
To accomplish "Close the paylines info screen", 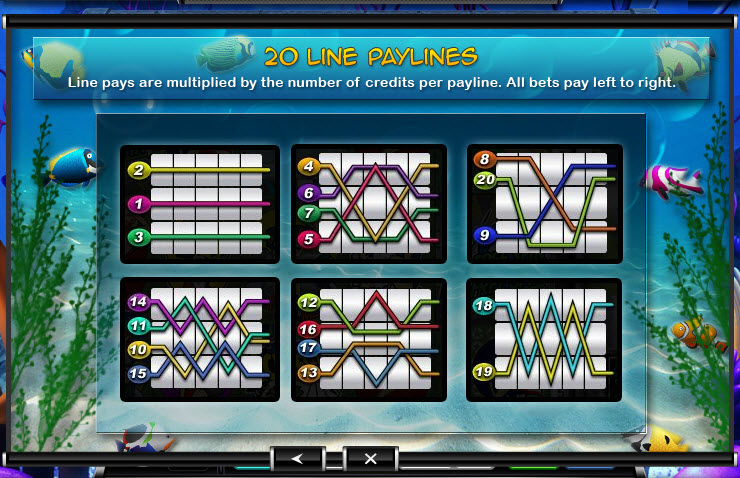I will (x=370, y=458).
